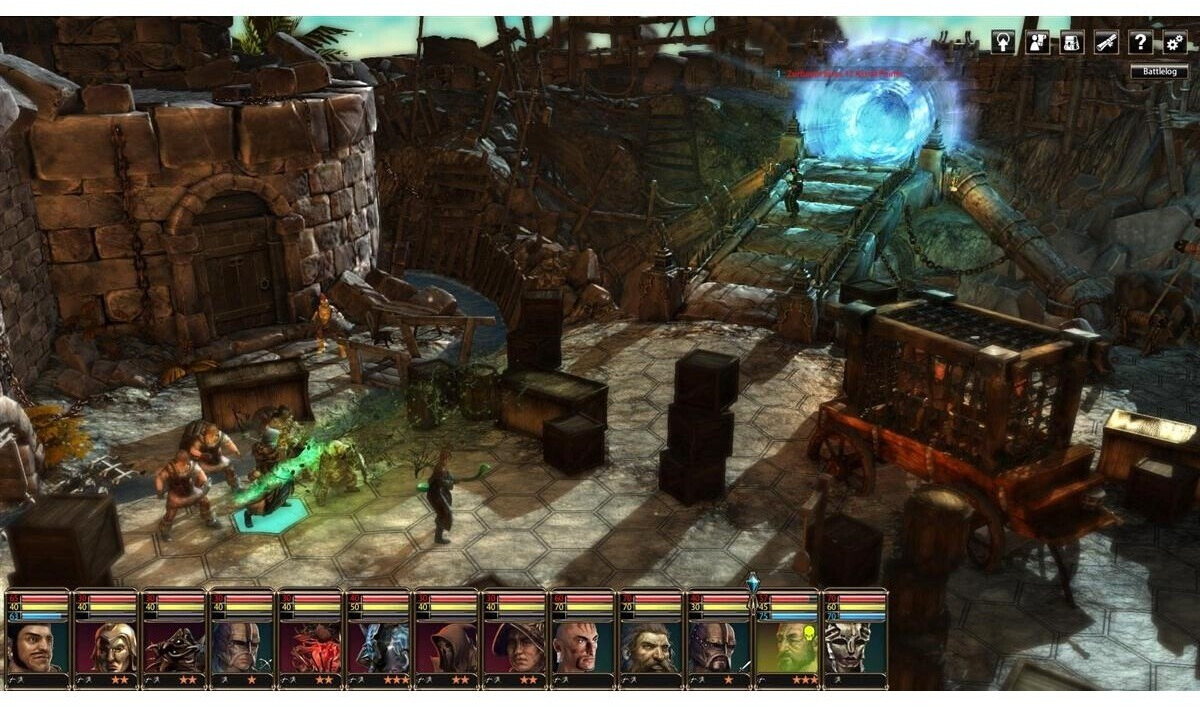Viewport: 1200px width, 707px height.
Task: Click the circled up-arrow icon
Action: (x=1003, y=42)
